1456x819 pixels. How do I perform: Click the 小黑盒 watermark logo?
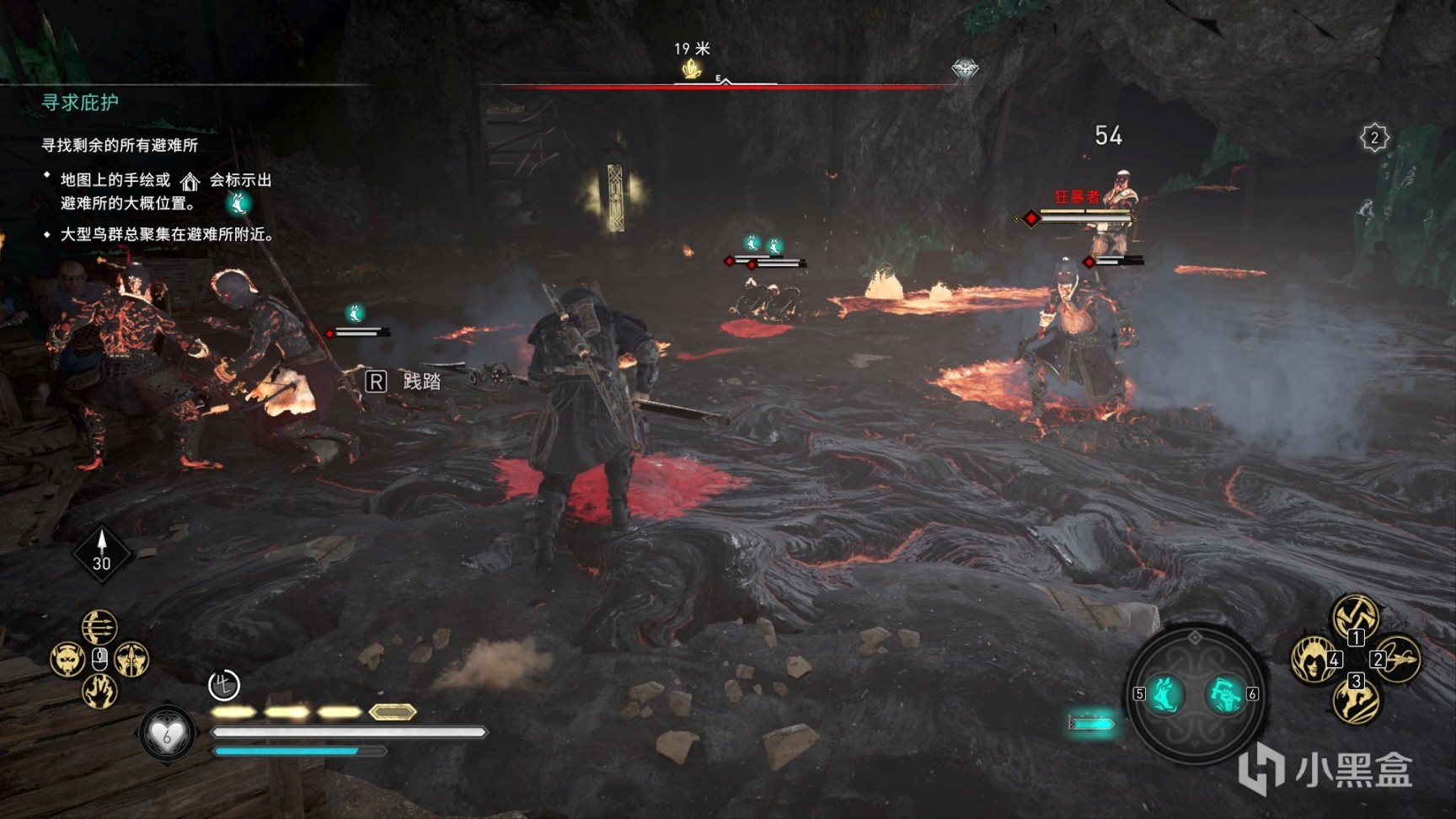coord(1326,769)
